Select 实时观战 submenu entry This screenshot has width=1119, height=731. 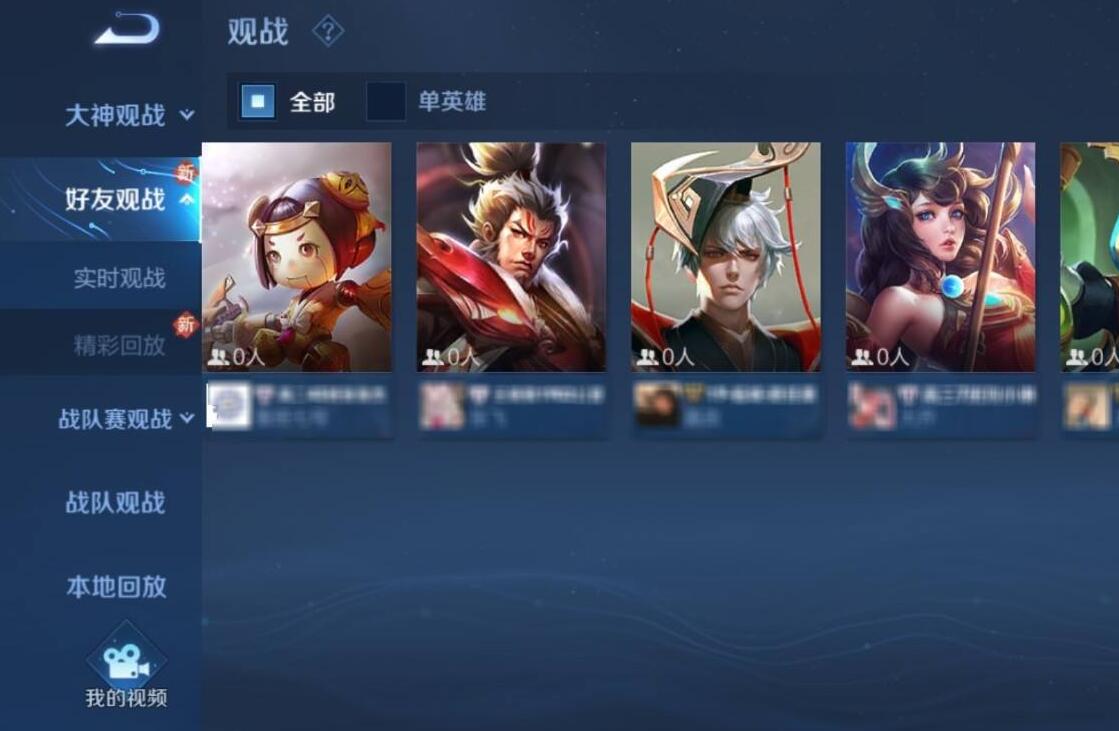[119, 278]
